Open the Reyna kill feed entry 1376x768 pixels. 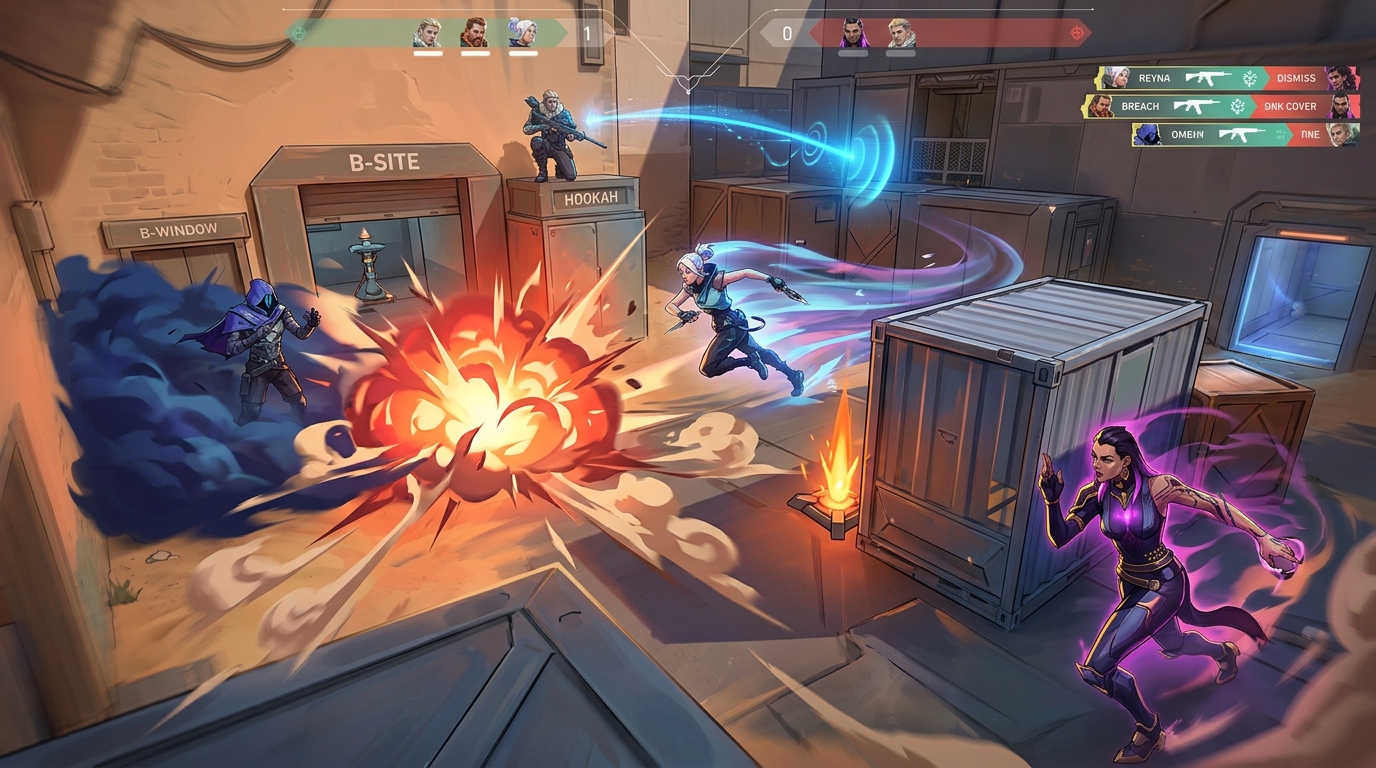(x=1228, y=78)
